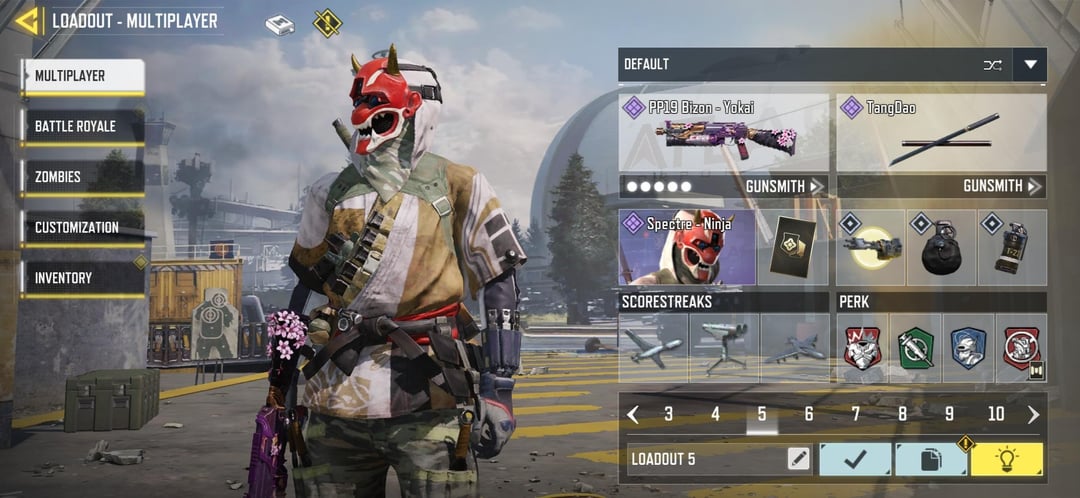Open the Battle Royale loadout tab

[x=84, y=127]
